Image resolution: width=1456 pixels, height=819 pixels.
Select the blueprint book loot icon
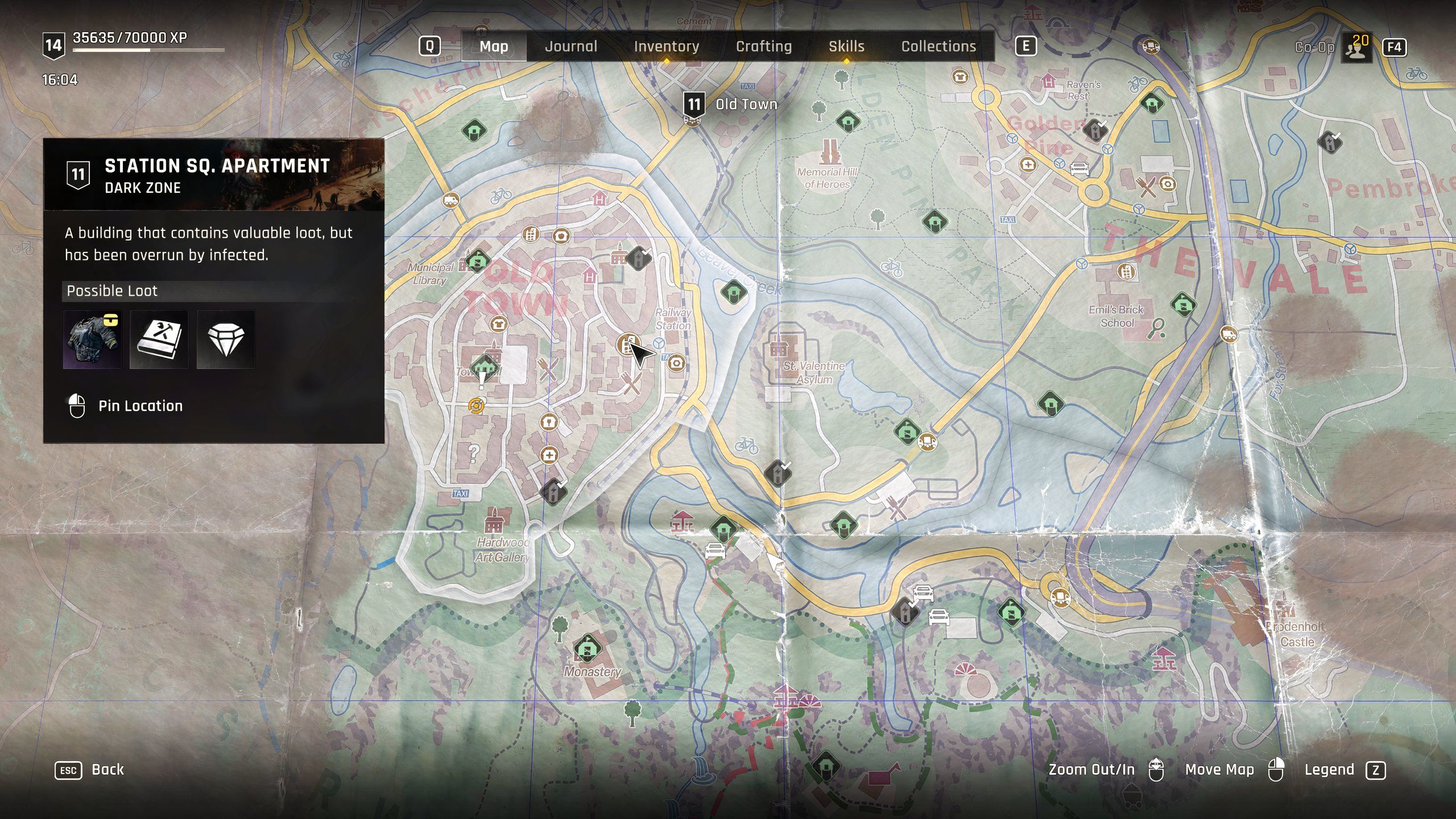tap(159, 340)
